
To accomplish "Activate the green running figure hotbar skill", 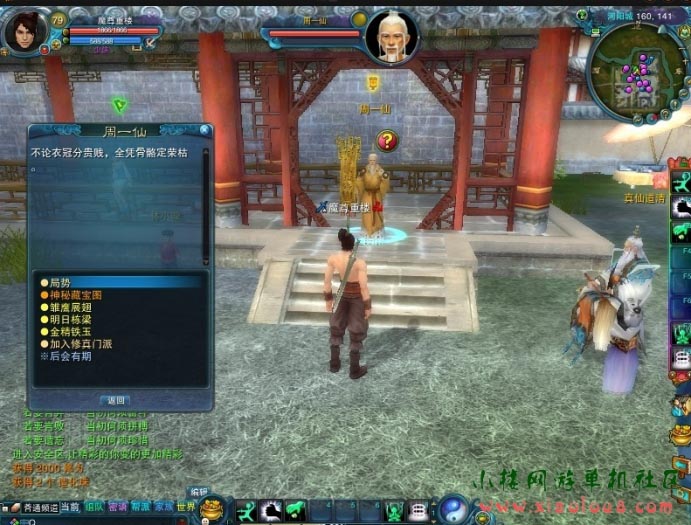I will pos(246,511).
